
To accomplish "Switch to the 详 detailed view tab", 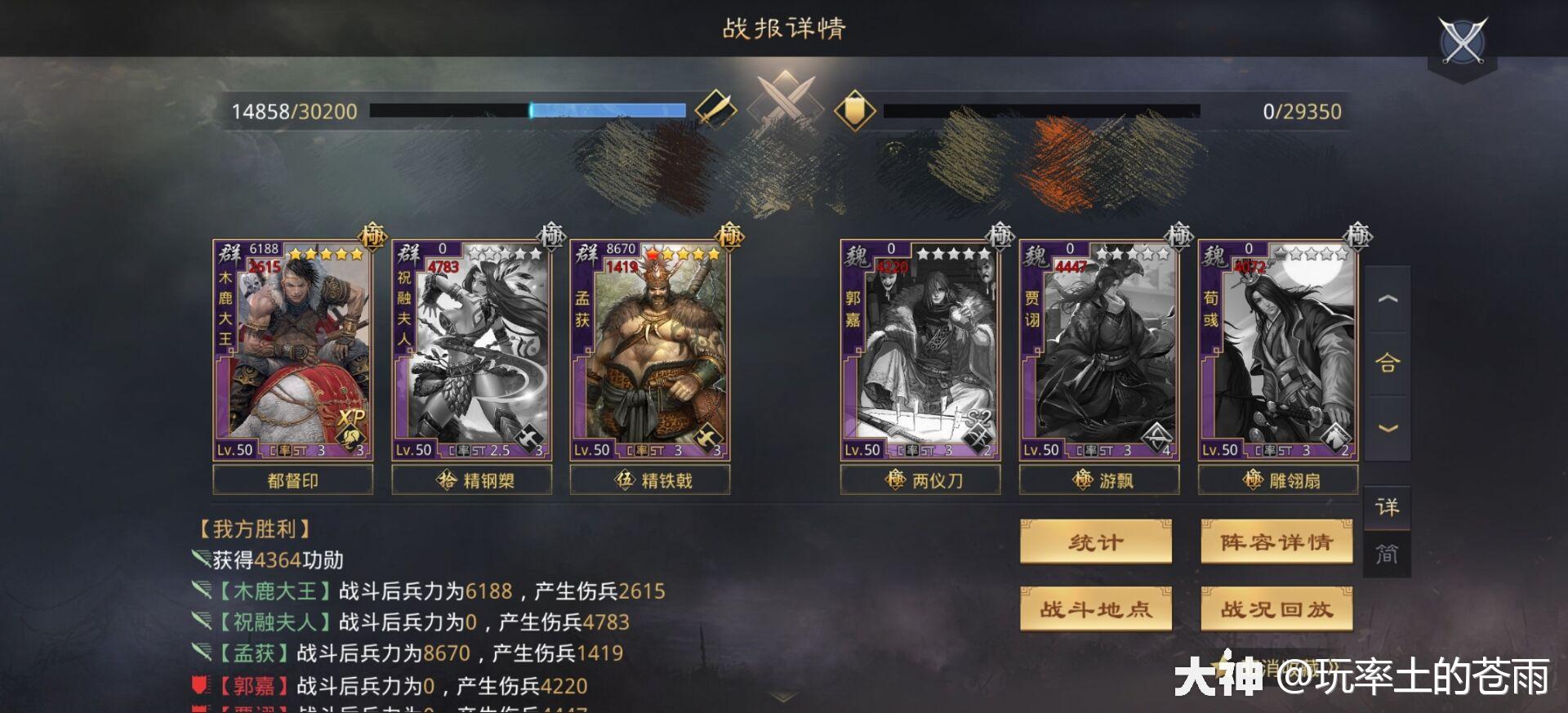I will pos(1388,506).
